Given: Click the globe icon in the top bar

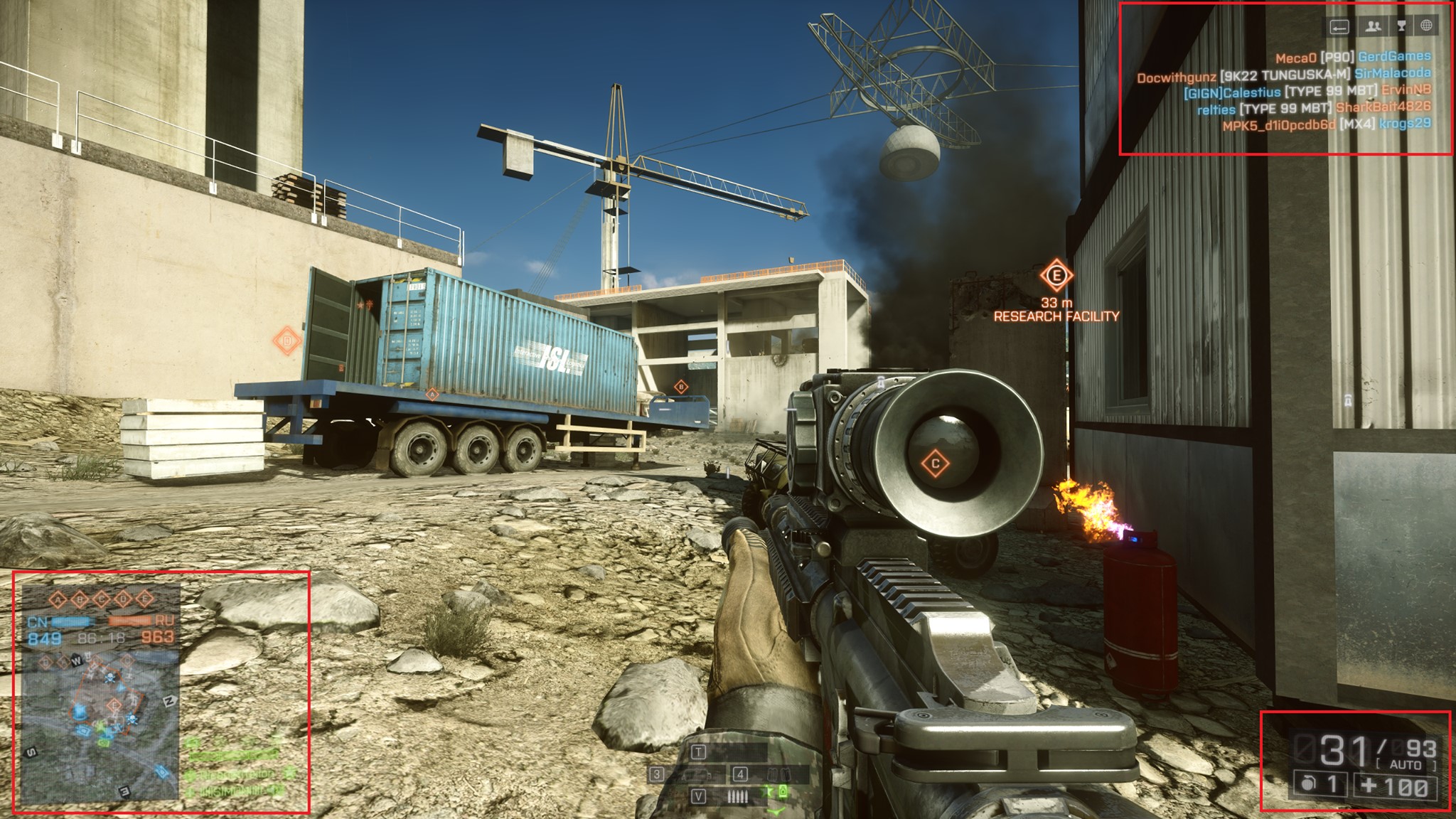Looking at the screenshot, I should pyautogui.click(x=1426, y=26).
